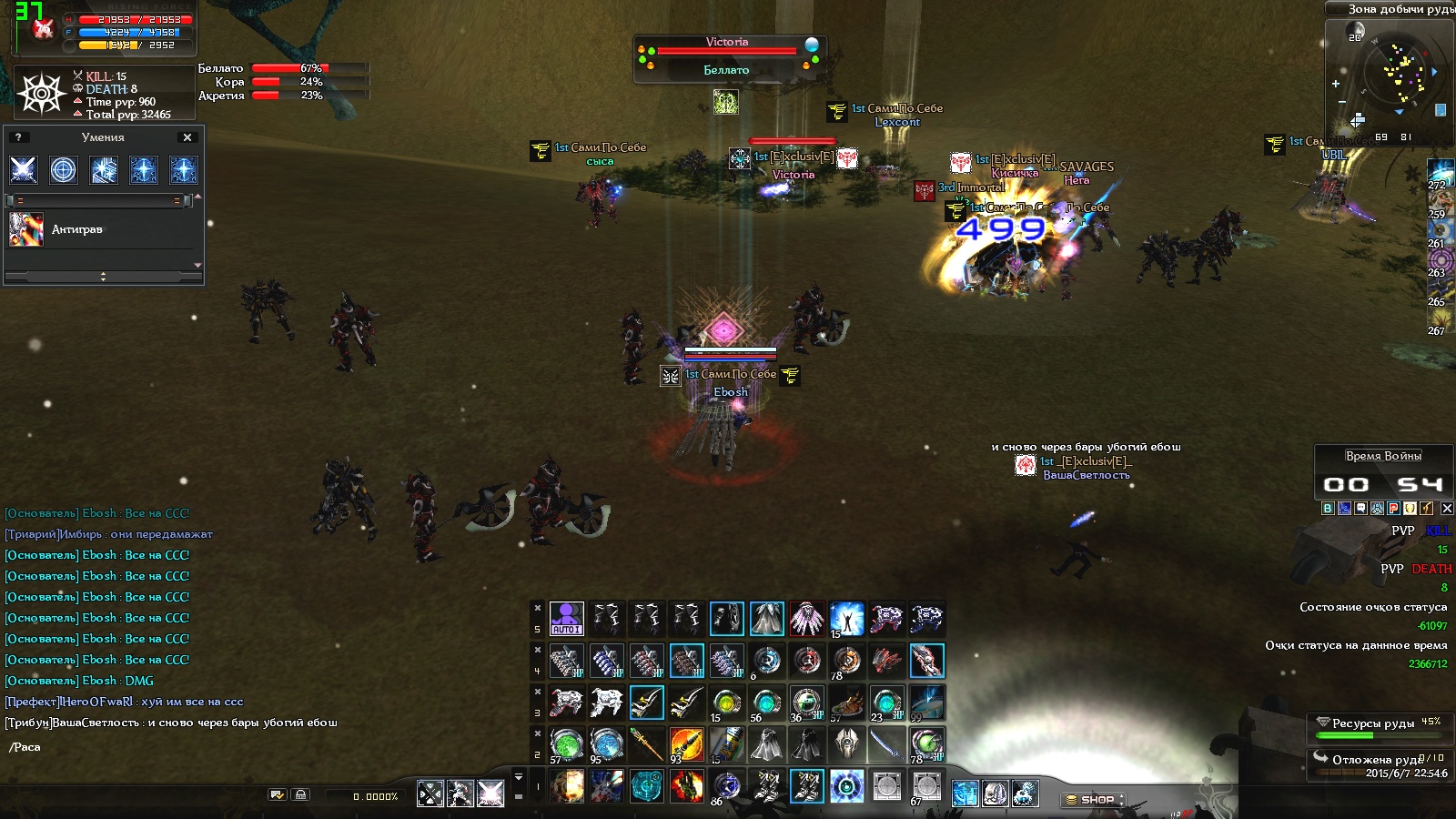This screenshot has width=1456, height=819.
Task: Click the speech bubble icon under war timer
Action: (1360, 509)
